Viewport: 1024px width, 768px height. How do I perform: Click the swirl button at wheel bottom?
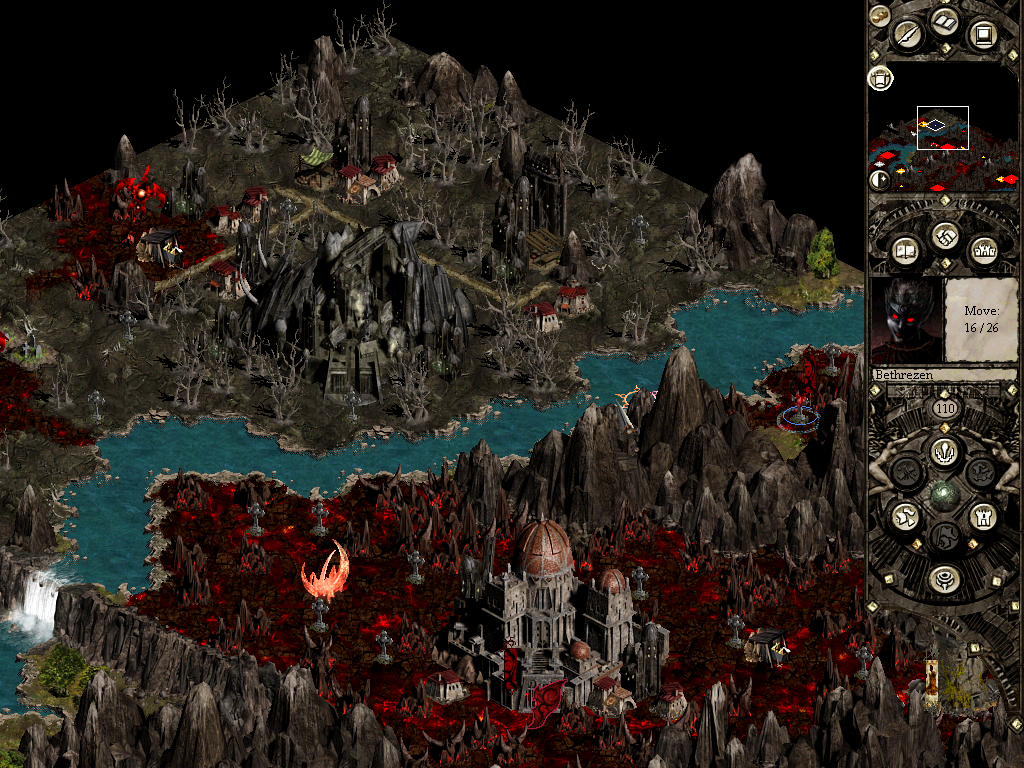pyautogui.click(x=943, y=579)
